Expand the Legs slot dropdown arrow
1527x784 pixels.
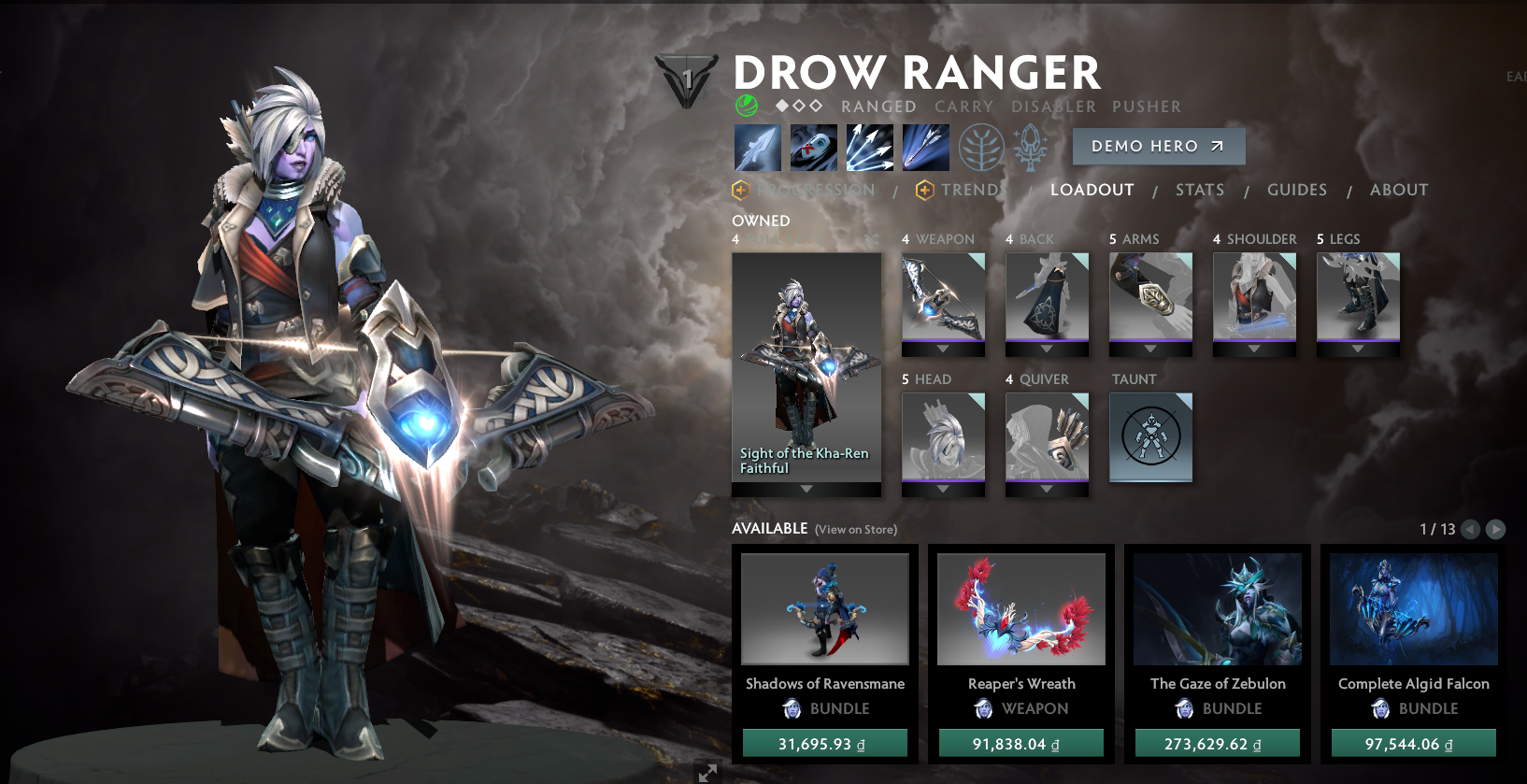(x=1358, y=349)
